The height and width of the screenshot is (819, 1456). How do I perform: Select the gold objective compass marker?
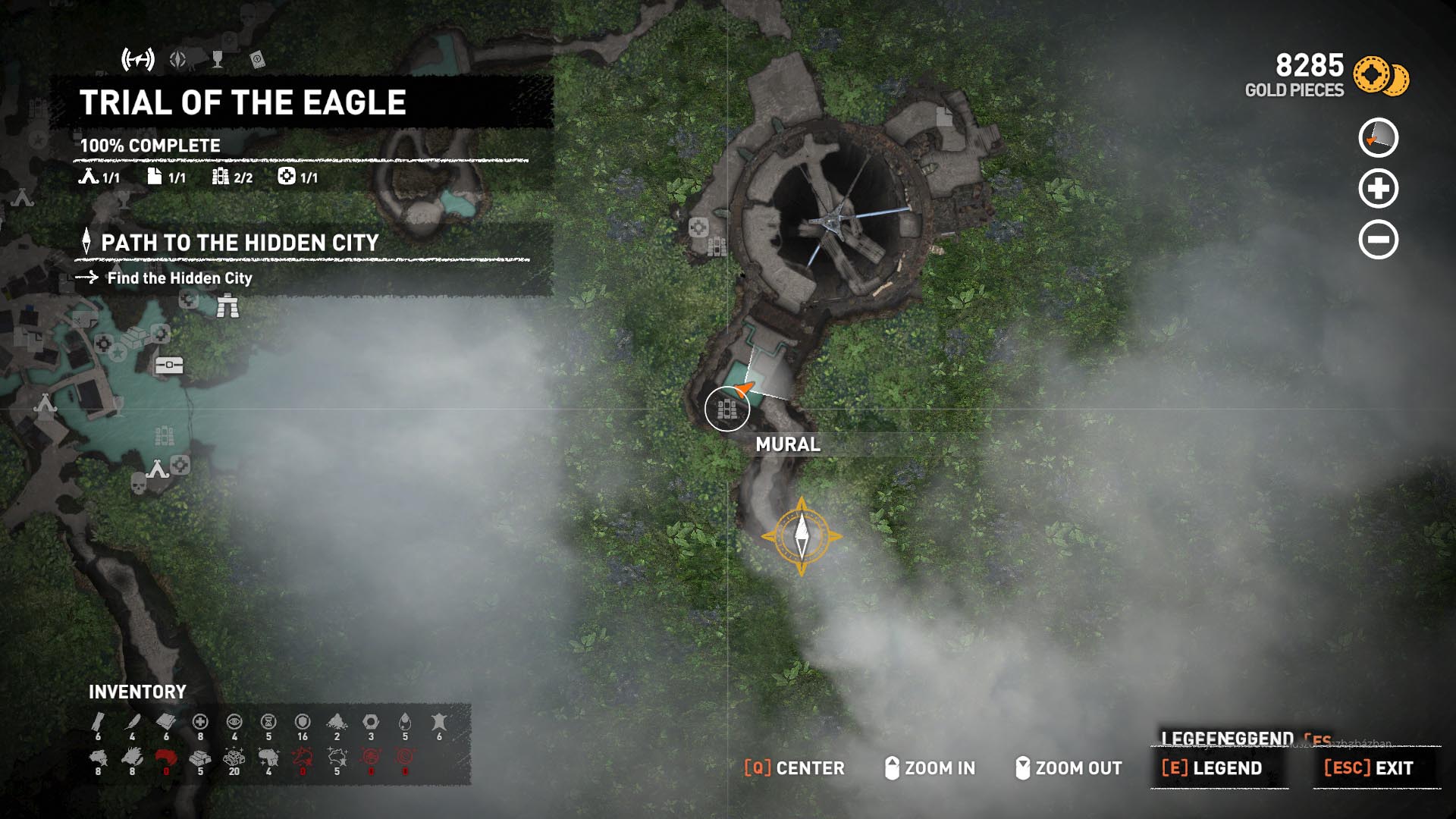click(802, 536)
